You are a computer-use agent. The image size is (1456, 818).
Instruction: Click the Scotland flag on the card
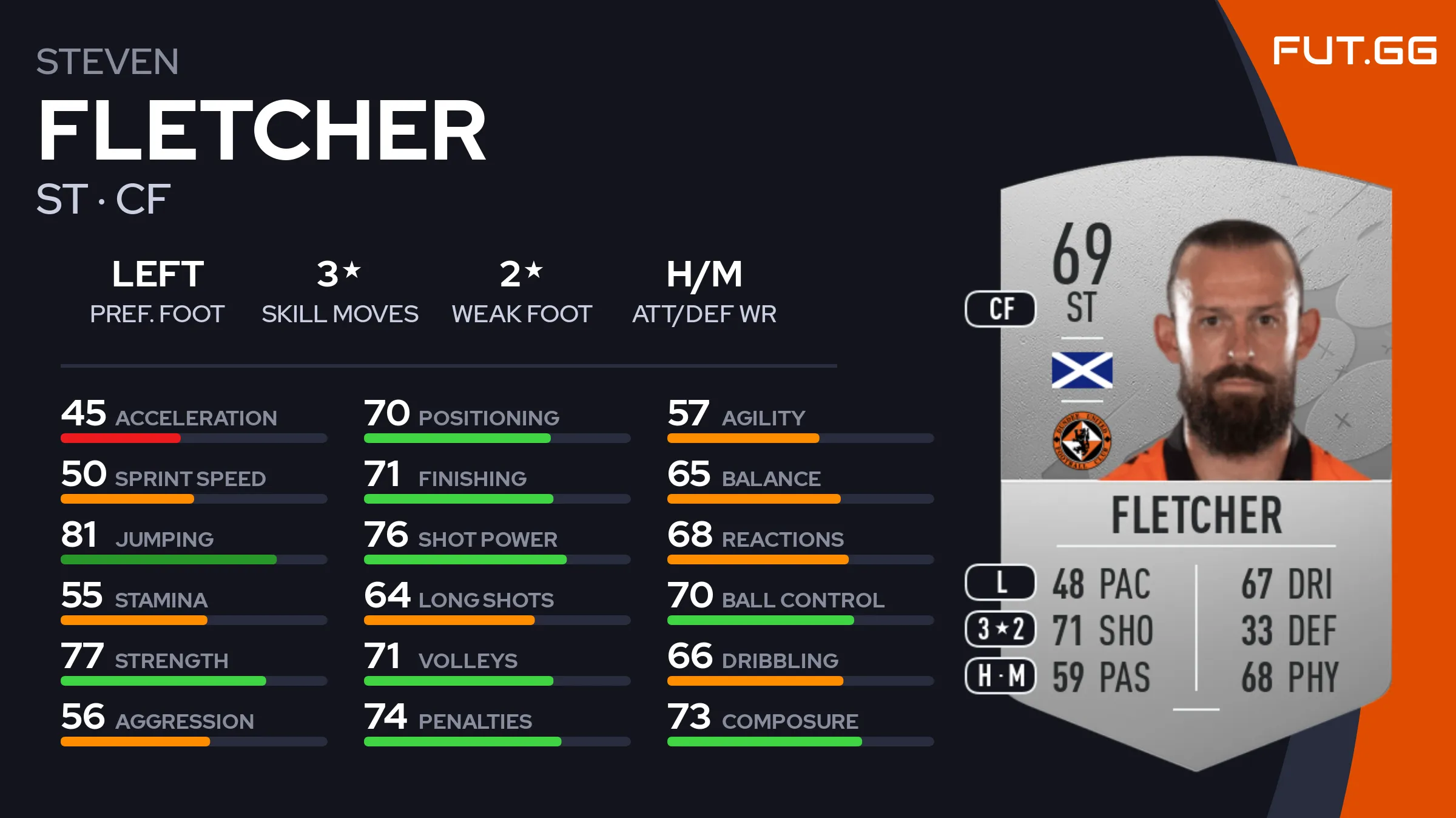[x=1082, y=370]
